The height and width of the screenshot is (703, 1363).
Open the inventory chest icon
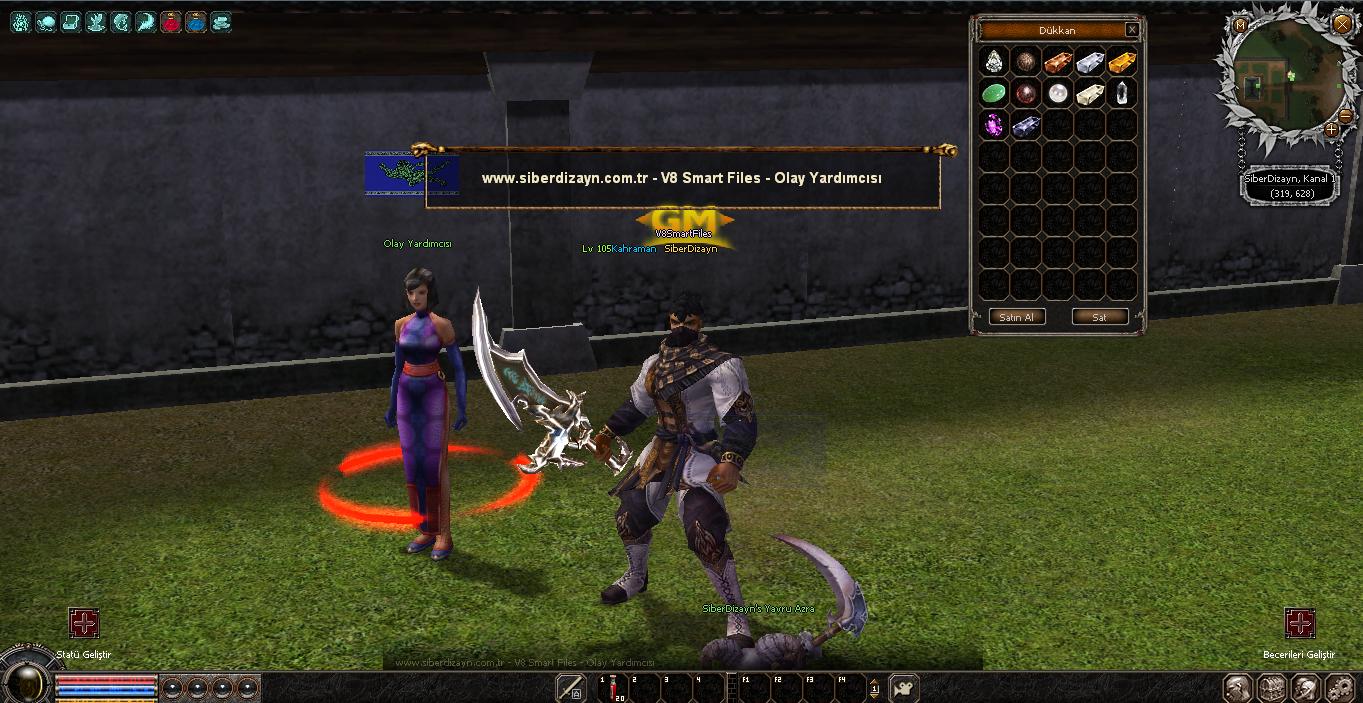(x=1271, y=688)
